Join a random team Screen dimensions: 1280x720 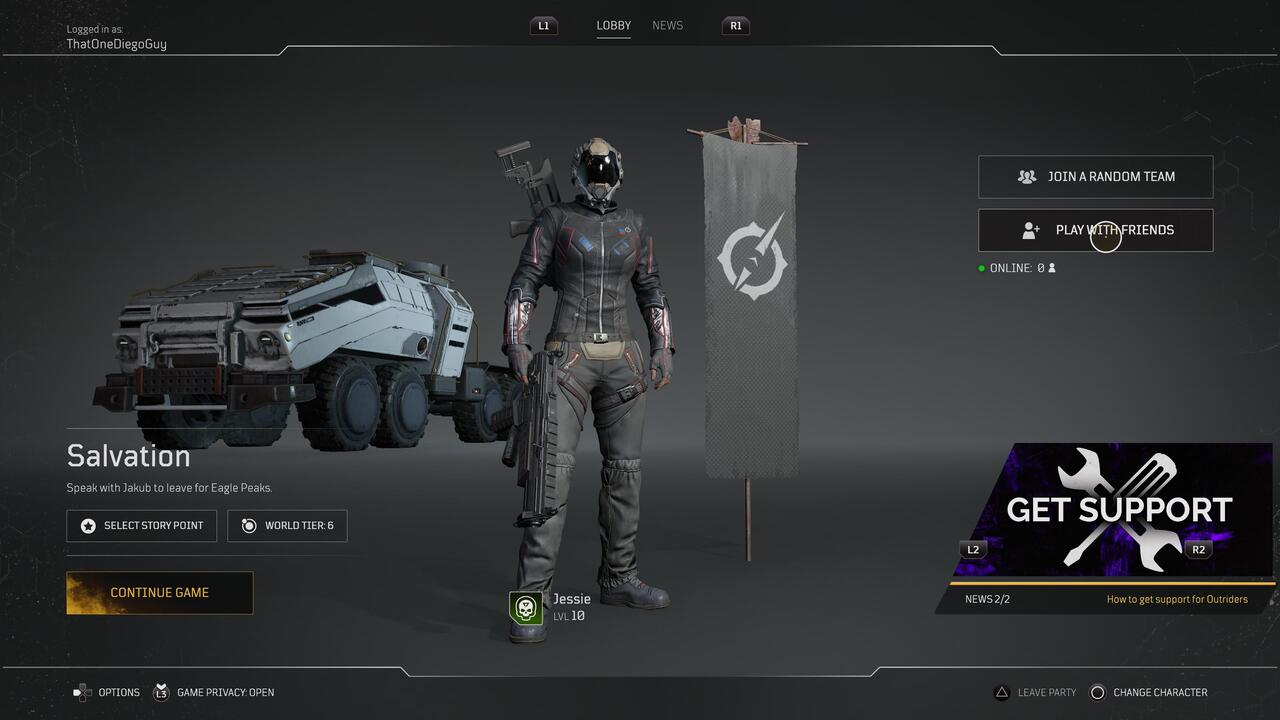point(1095,177)
